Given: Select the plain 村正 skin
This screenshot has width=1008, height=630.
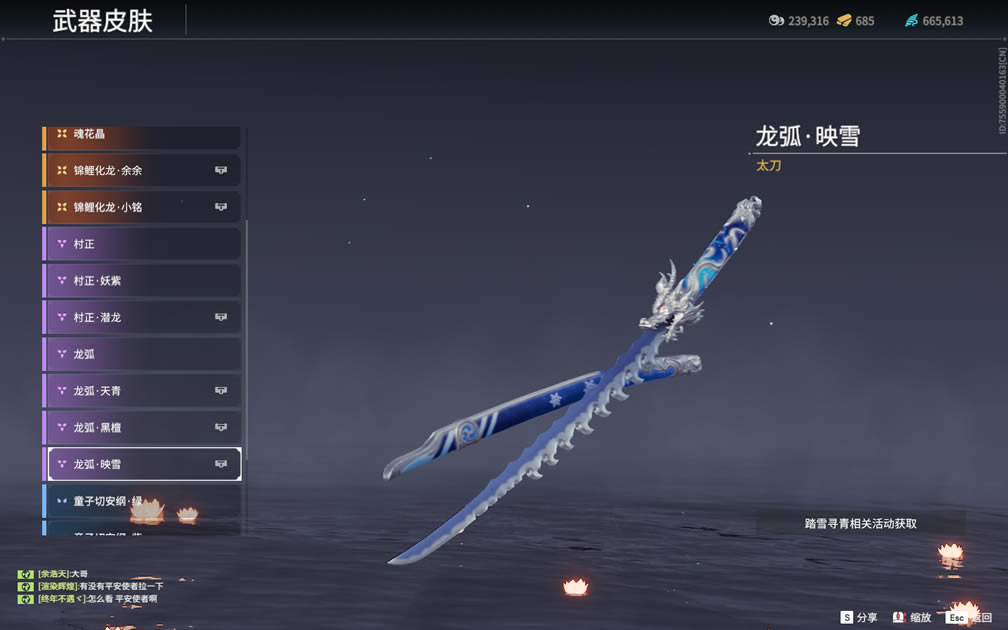Looking at the screenshot, I should pos(142,244).
